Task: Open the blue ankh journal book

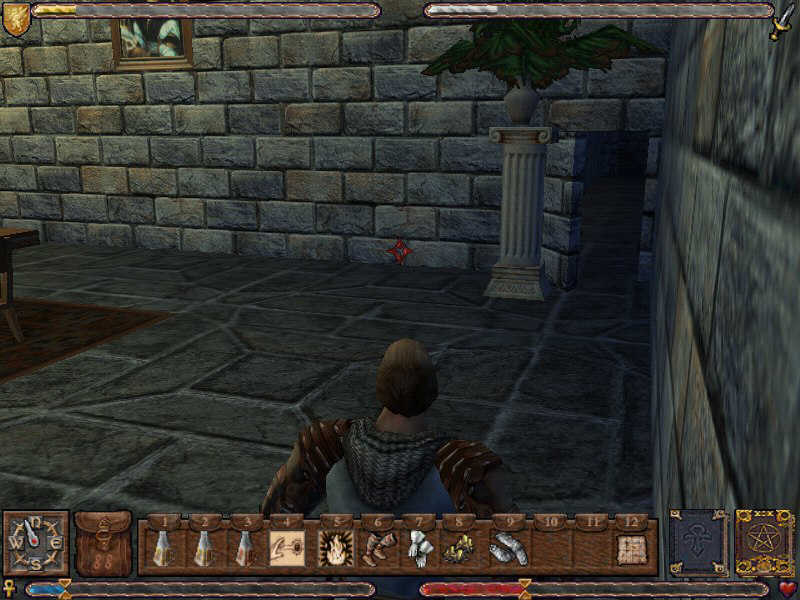Action: pos(698,544)
